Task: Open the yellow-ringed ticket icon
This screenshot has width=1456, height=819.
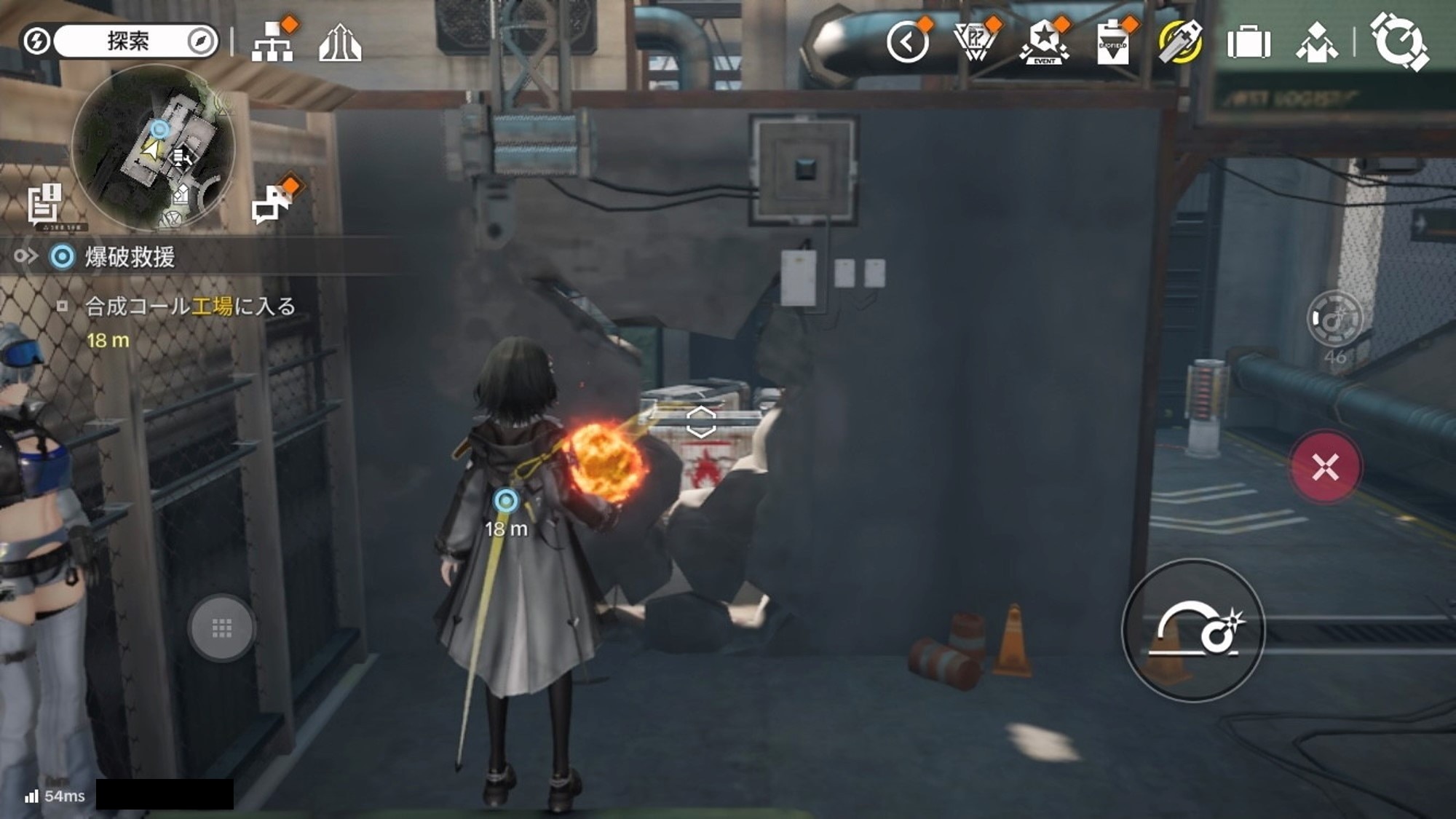Action: point(1180,43)
